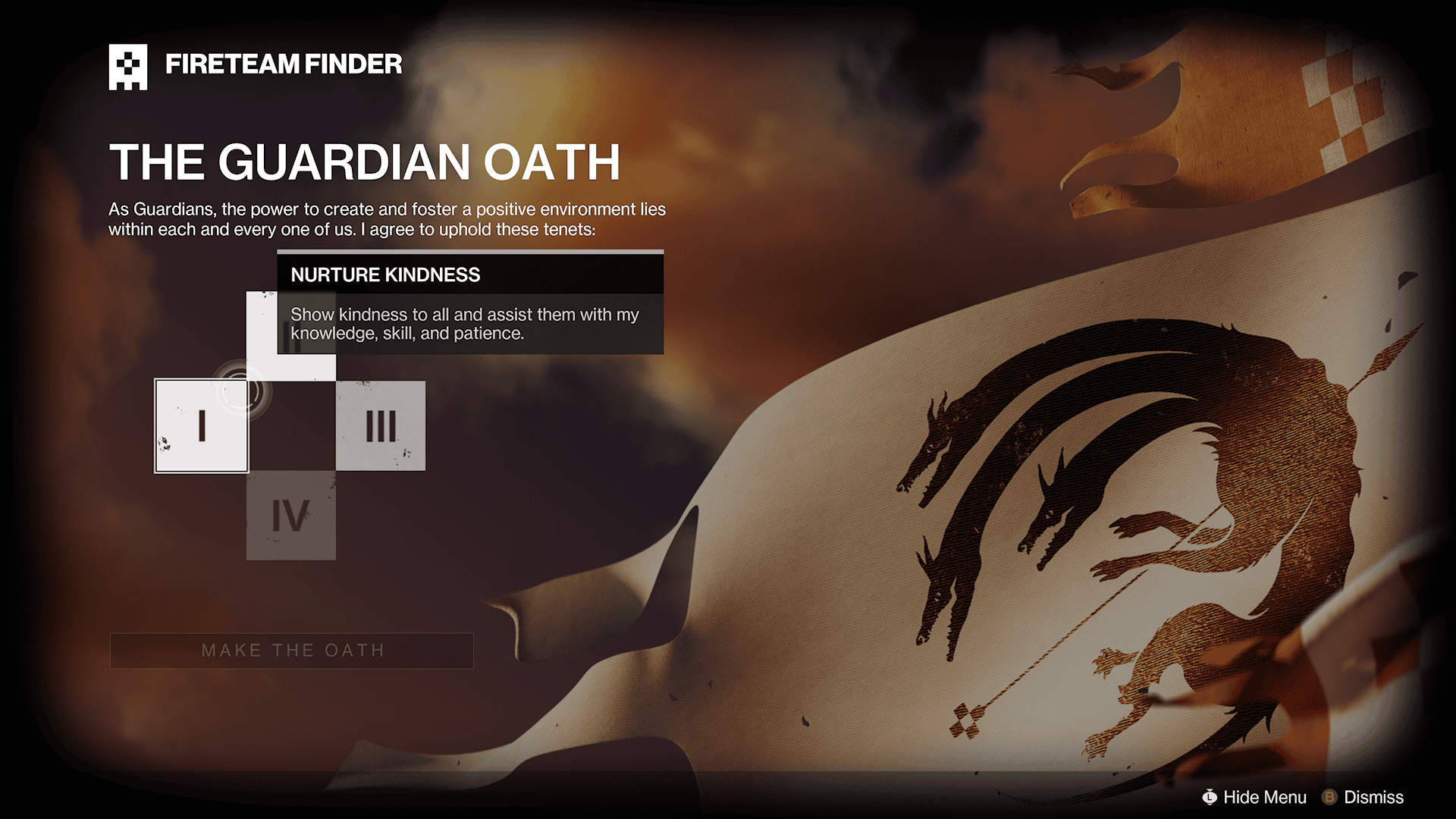
Task: Select tenet tile IV
Action: tap(291, 516)
